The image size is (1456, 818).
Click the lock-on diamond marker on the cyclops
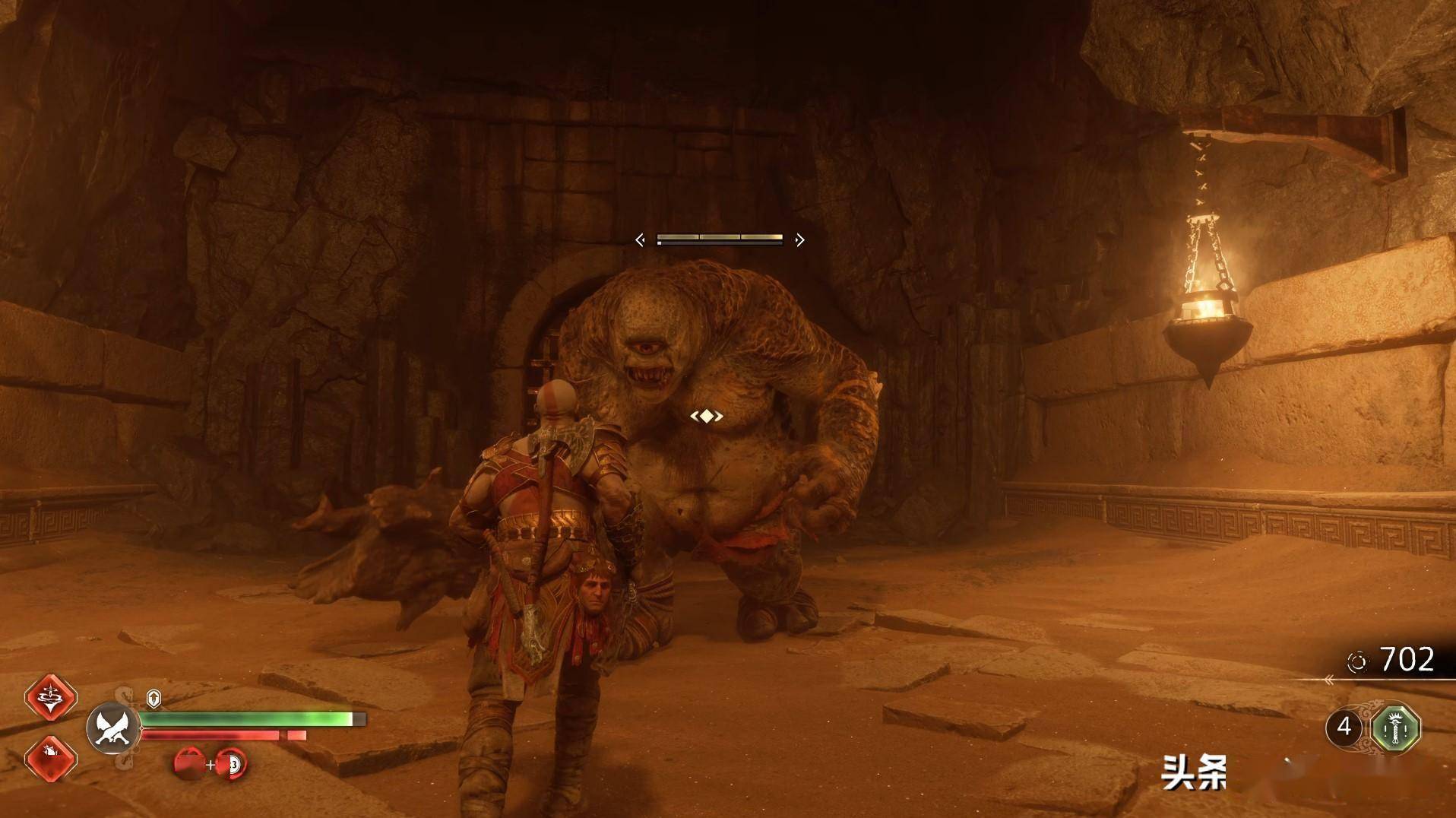click(x=707, y=416)
